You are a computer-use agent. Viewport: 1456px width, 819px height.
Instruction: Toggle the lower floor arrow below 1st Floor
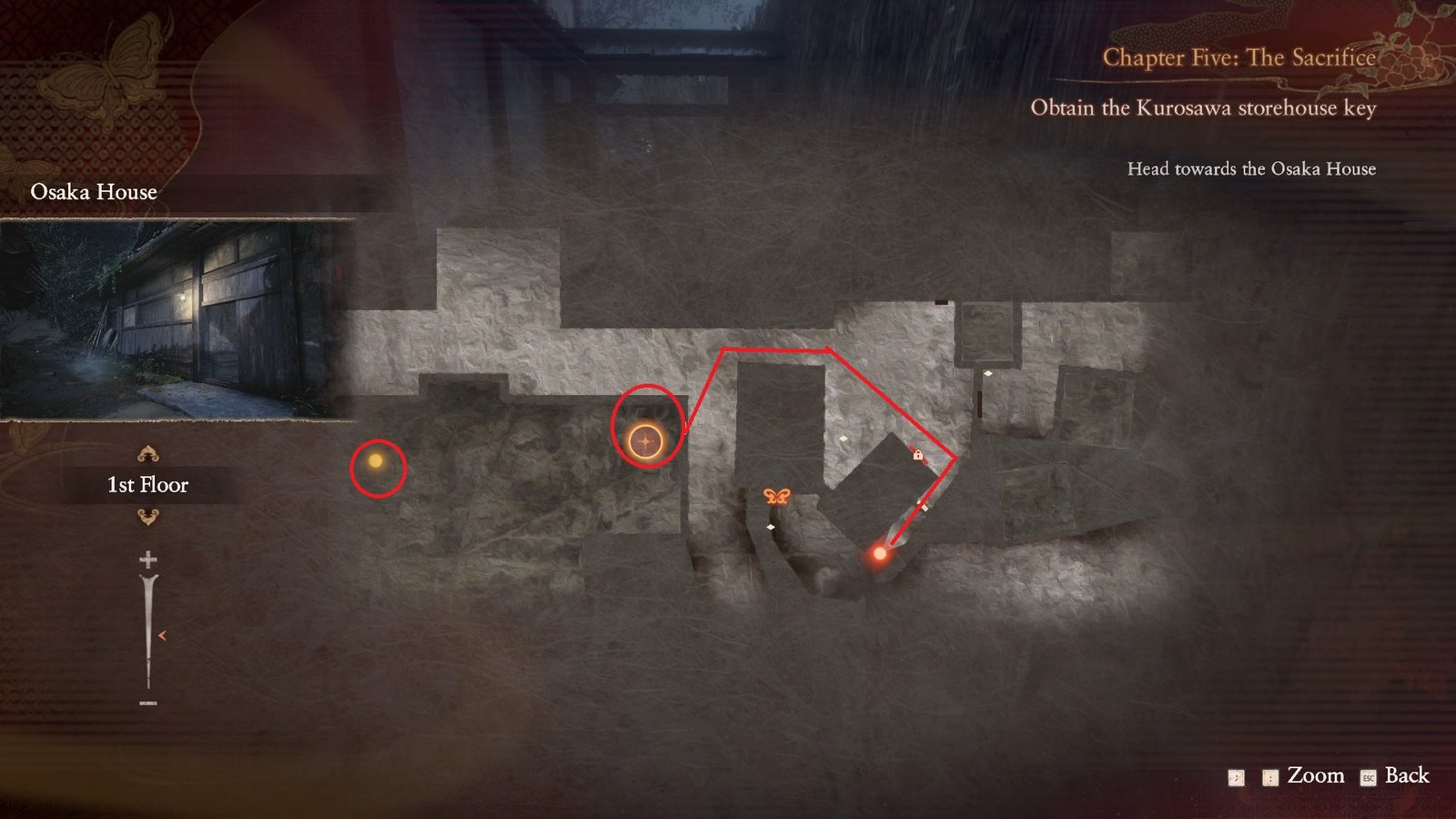tap(149, 515)
